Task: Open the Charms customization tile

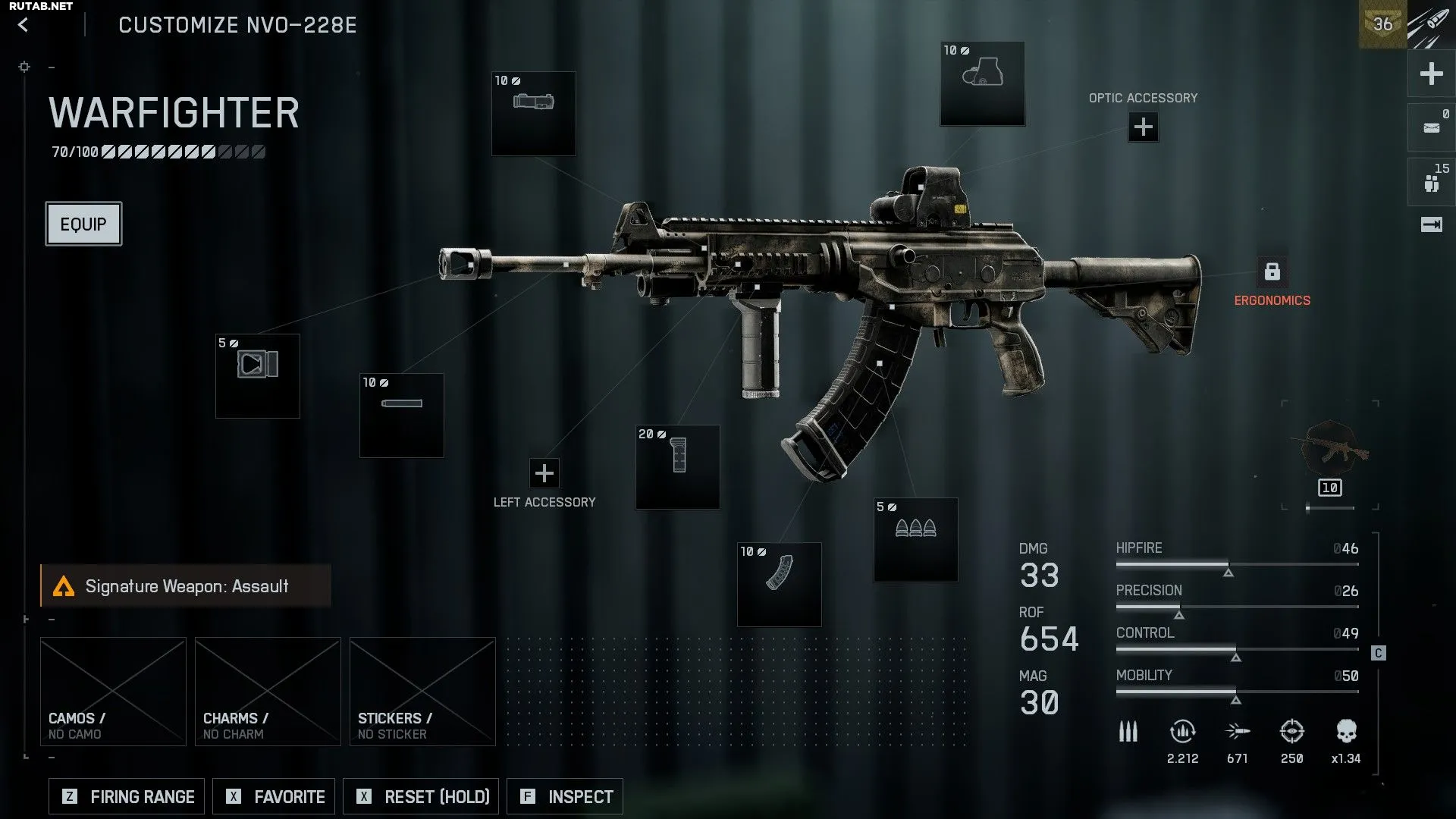Action: point(268,691)
